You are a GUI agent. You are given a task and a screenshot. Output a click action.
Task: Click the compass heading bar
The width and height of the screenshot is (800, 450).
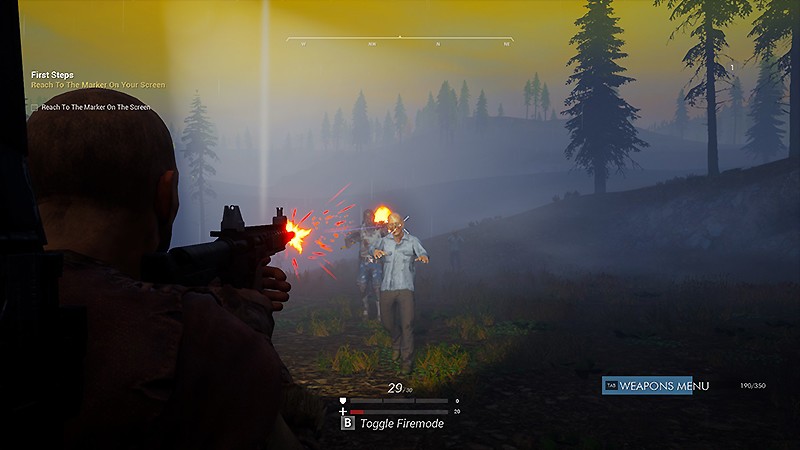(399, 40)
